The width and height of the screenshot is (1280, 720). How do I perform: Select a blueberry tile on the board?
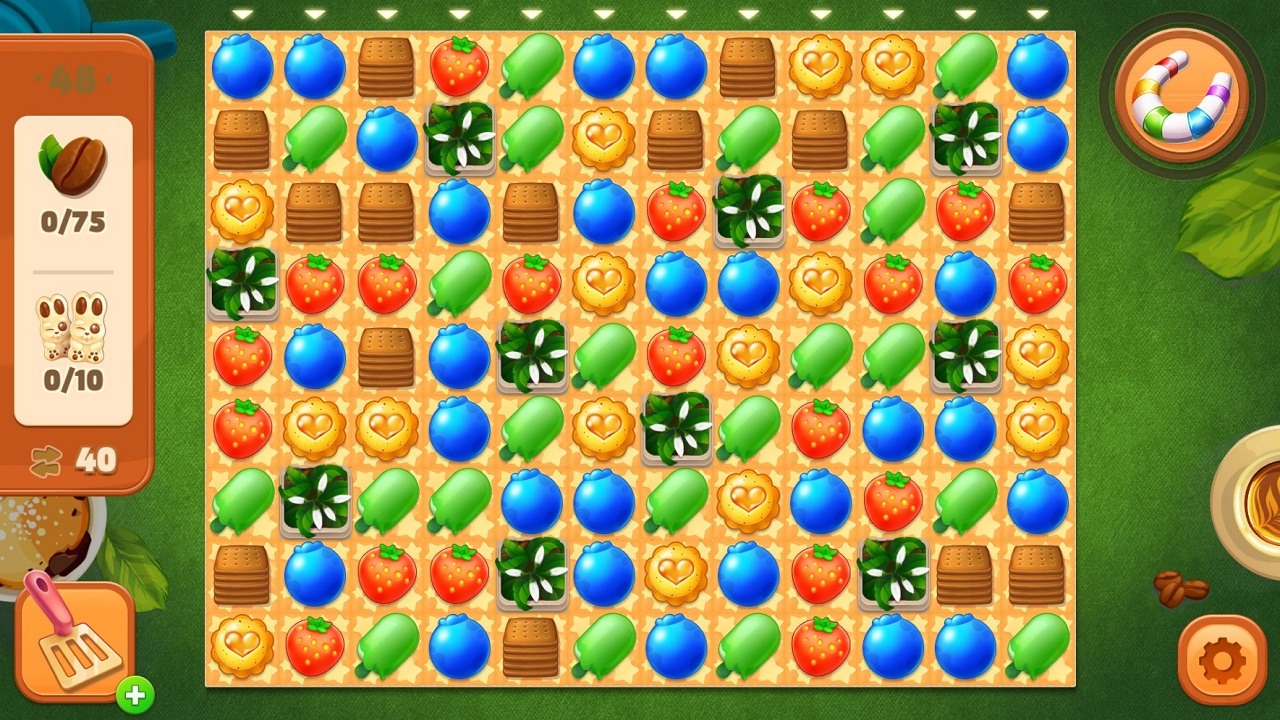click(x=243, y=66)
